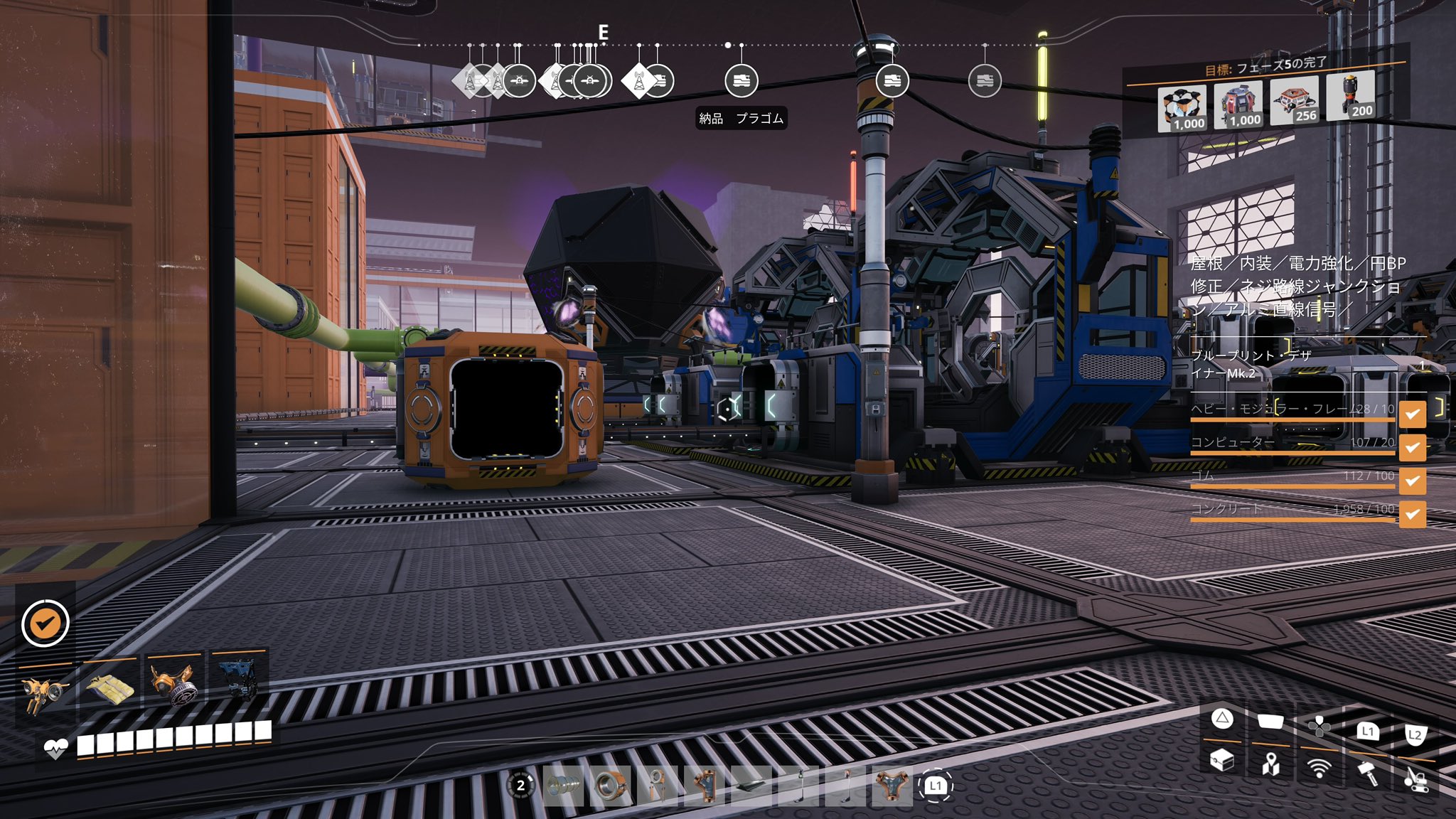Screen dimensions: 1456x819
Task: Select the phase objective item showing 256
Action: tap(1293, 101)
